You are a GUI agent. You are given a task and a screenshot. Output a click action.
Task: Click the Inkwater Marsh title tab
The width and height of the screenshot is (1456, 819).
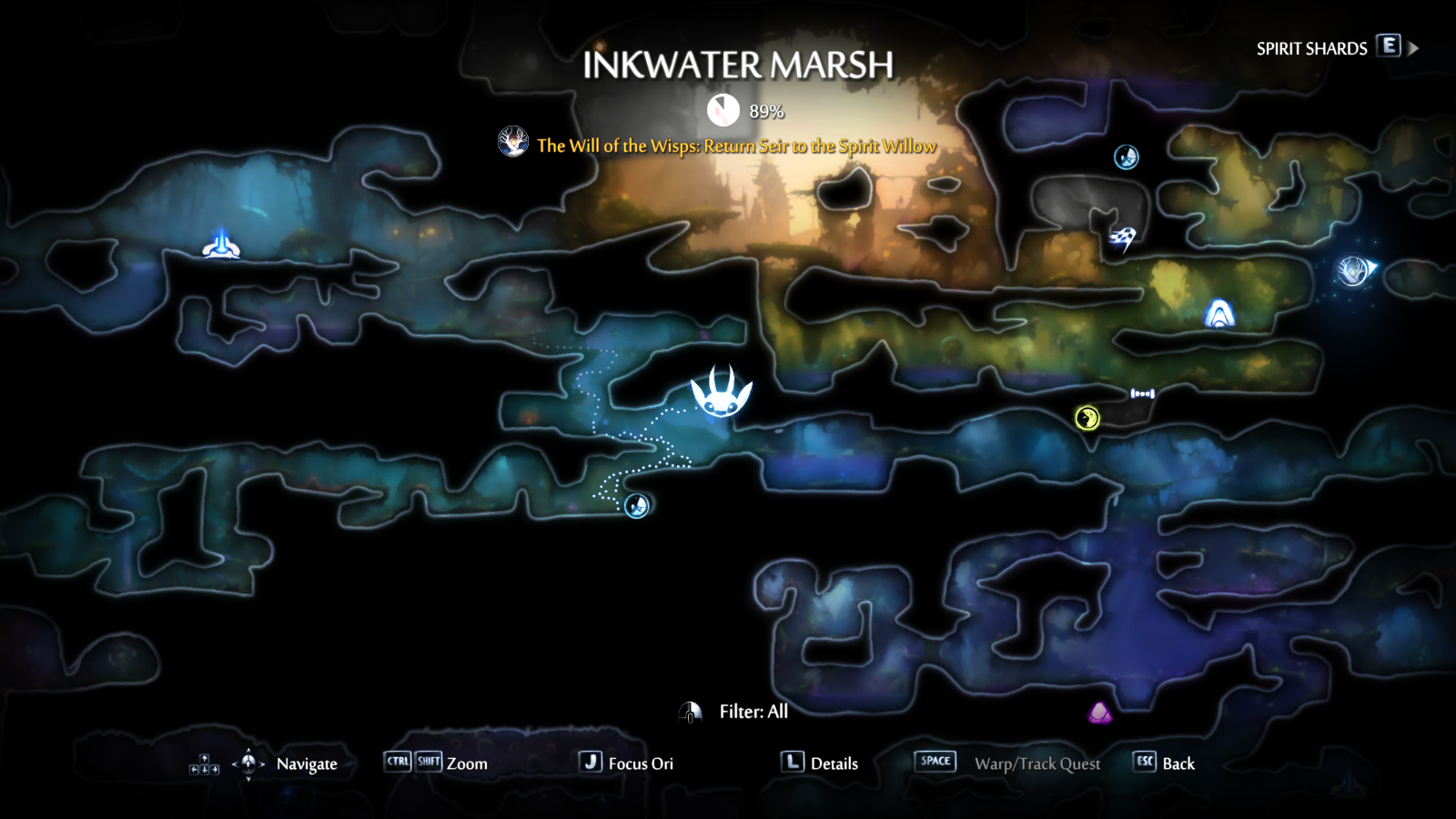point(739,64)
